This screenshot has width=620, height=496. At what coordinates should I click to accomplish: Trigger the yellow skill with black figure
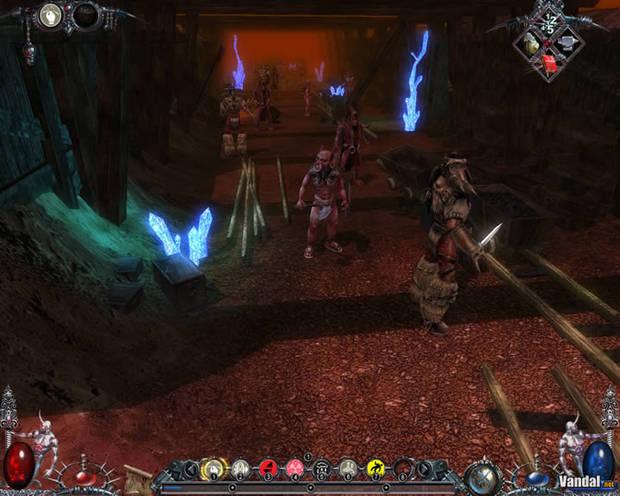tap(376, 468)
